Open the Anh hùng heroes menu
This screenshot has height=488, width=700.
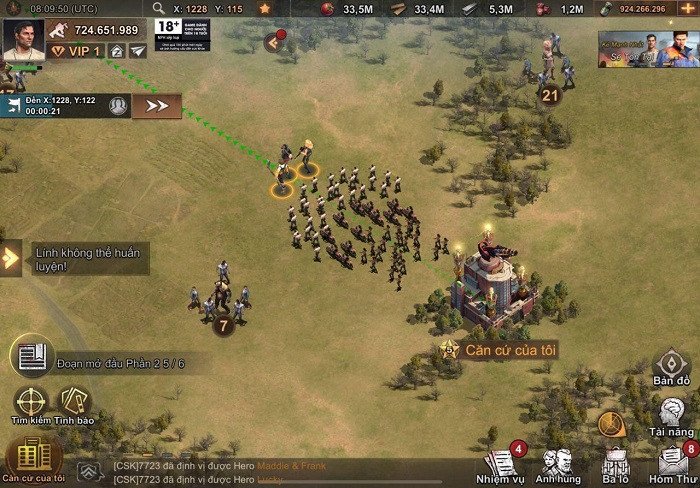pyautogui.click(x=558, y=465)
